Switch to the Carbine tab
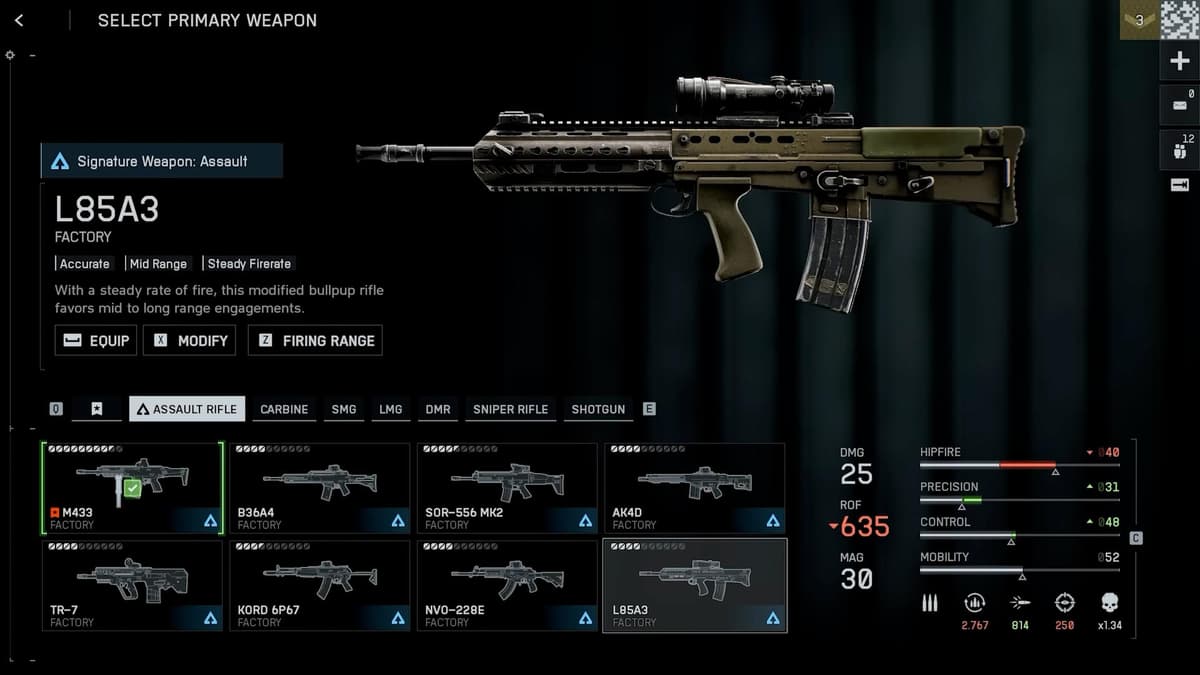 click(x=284, y=409)
